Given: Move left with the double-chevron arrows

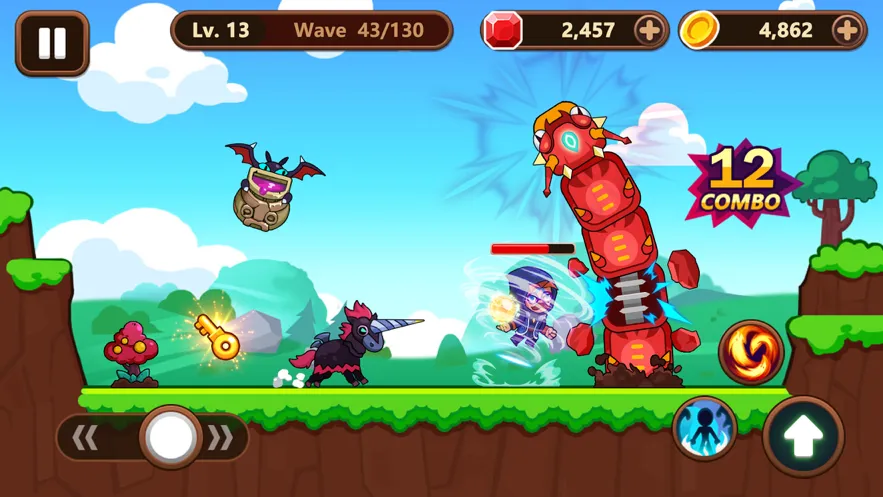Looking at the screenshot, I should (86, 437).
